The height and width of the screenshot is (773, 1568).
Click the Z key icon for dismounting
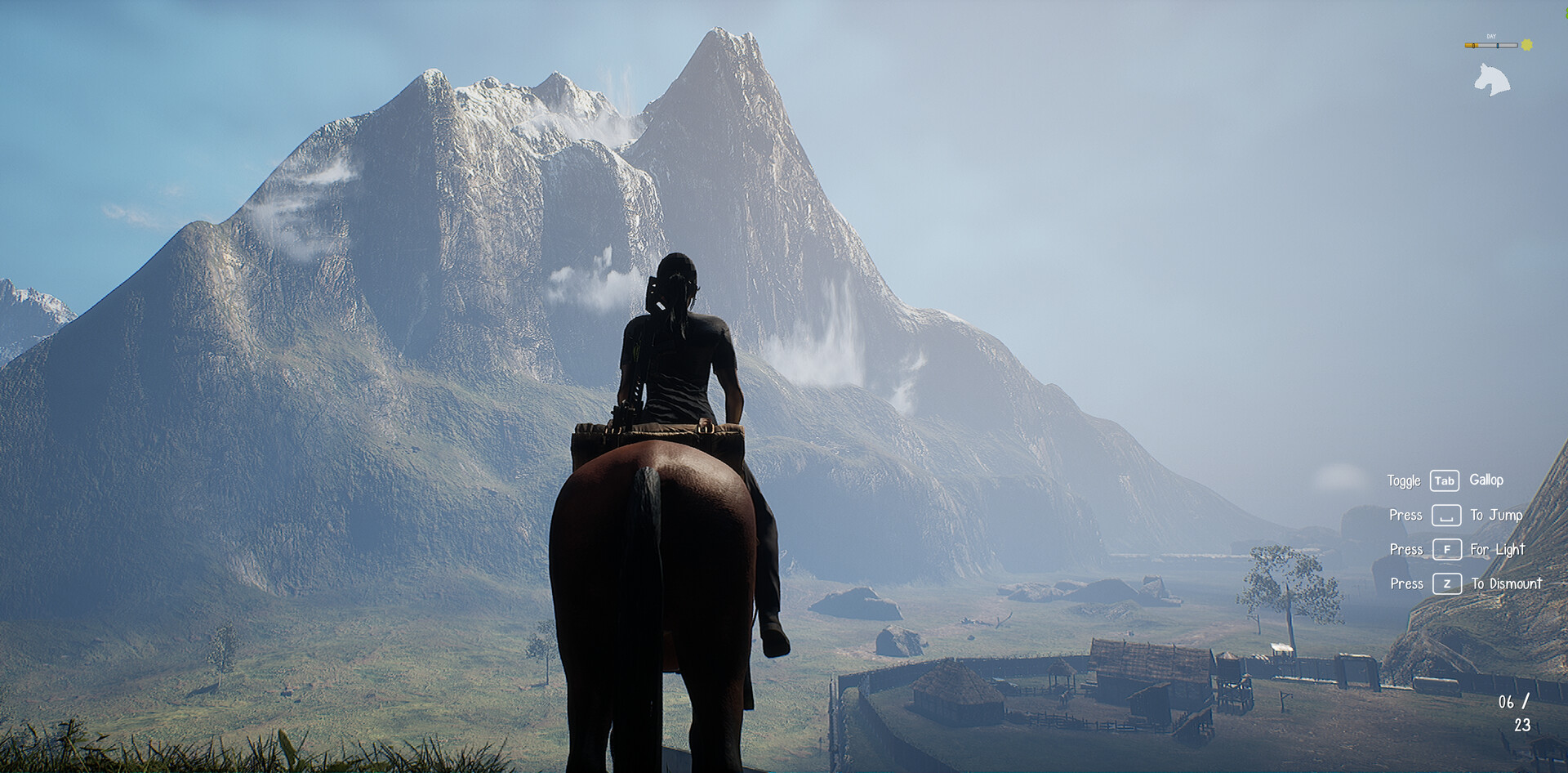[x=1446, y=584]
